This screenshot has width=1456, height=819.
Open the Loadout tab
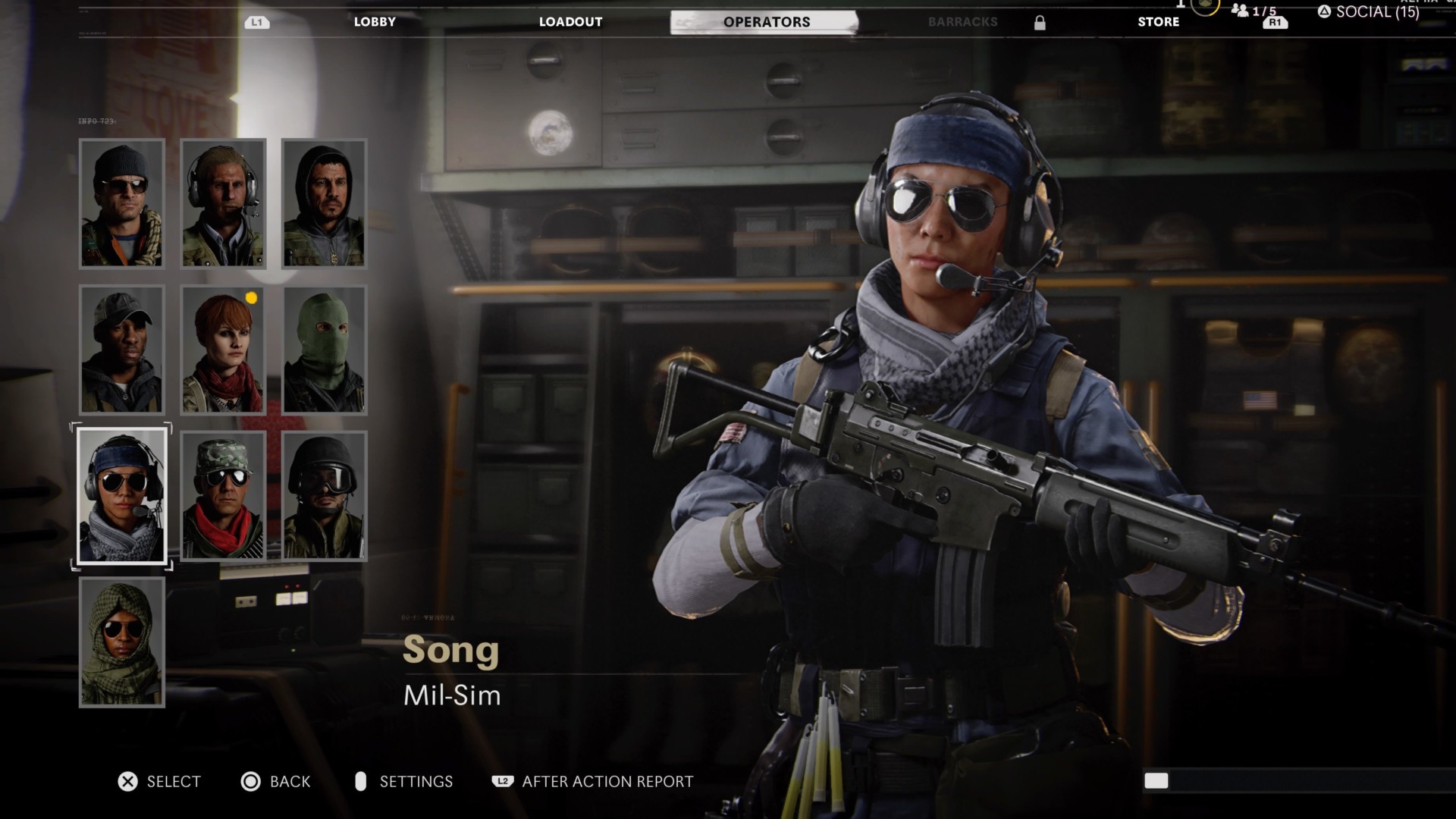tap(570, 22)
